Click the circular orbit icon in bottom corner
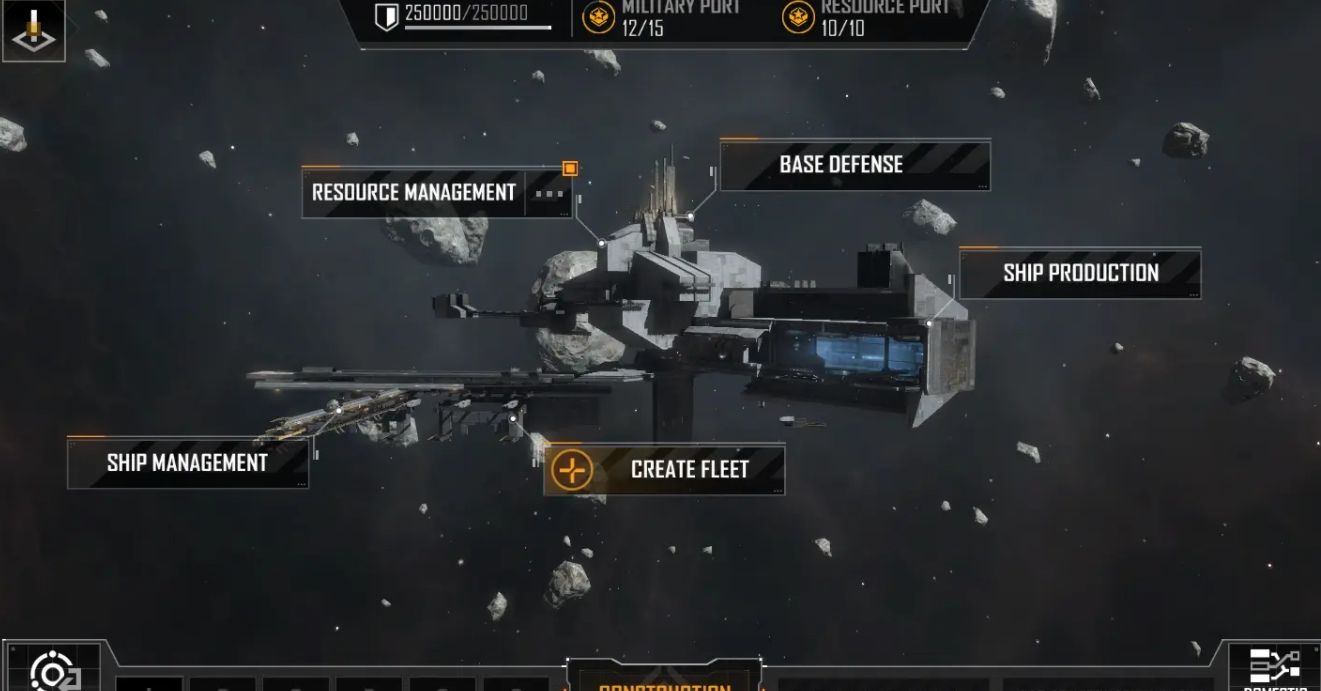This screenshot has width=1321, height=691. (52, 671)
